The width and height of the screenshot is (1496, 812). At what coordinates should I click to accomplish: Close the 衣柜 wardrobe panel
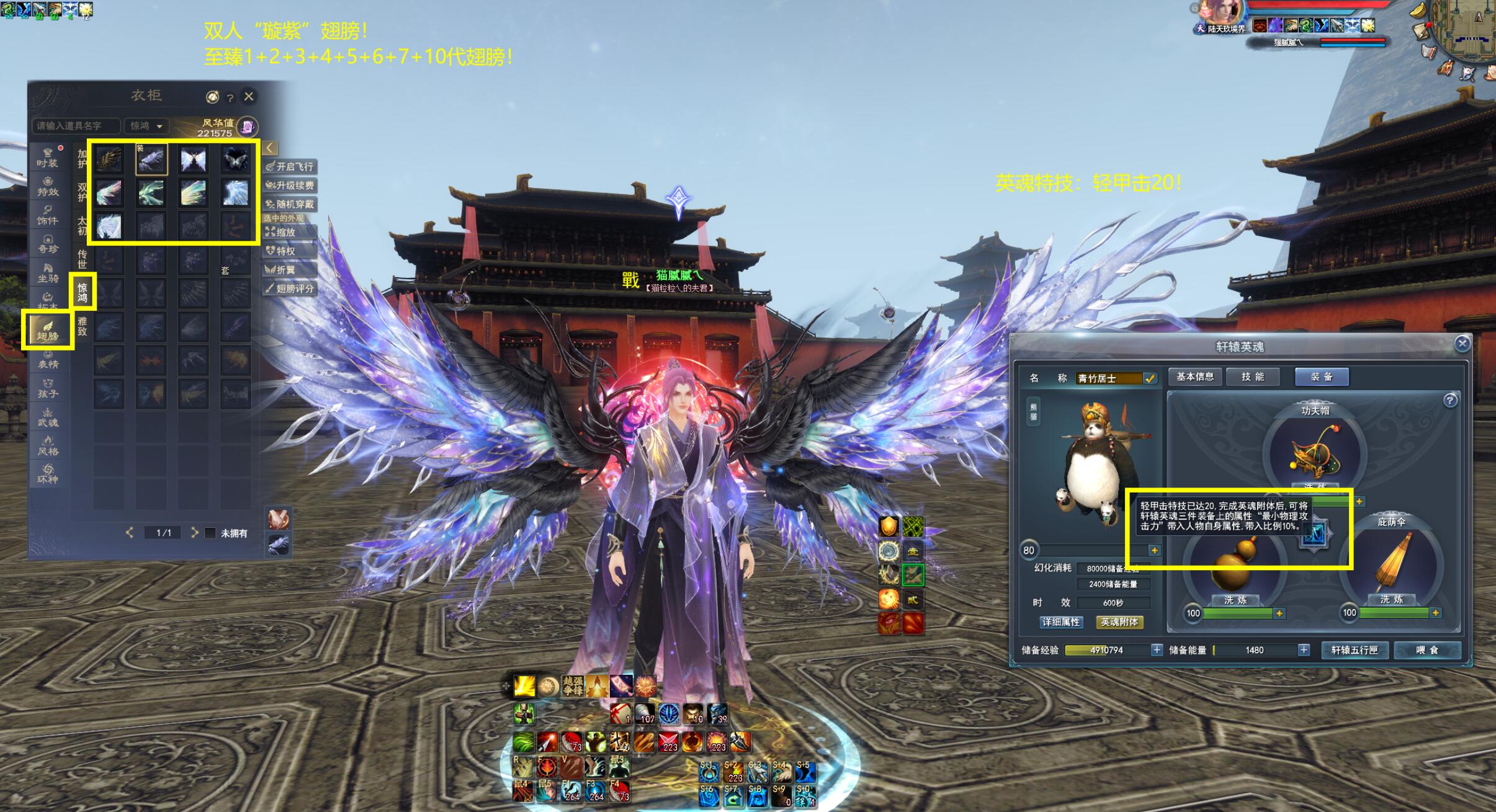point(249,96)
